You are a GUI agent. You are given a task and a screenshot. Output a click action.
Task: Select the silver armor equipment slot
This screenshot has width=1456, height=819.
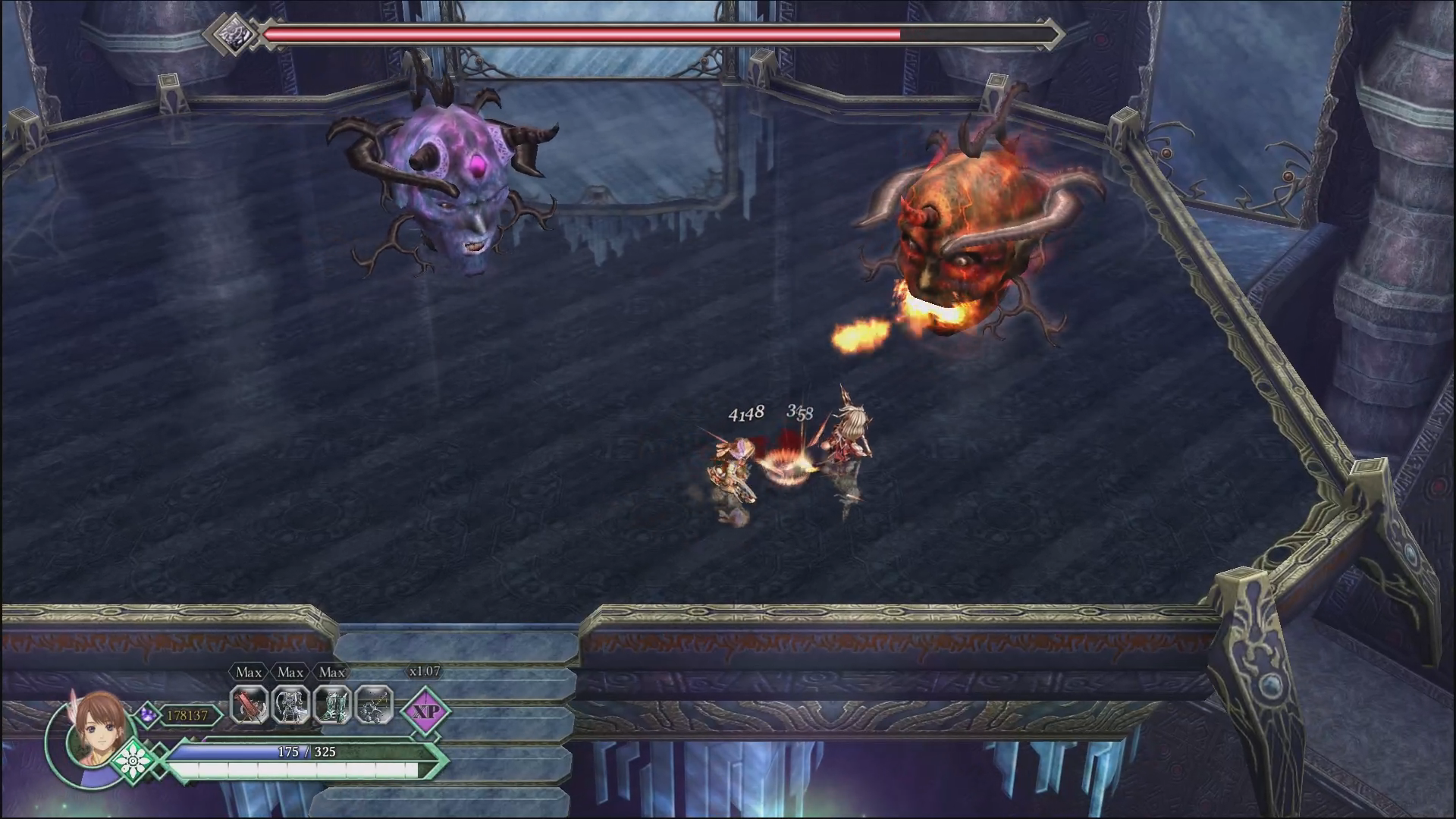pyautogui.click(x=290, y=706)
